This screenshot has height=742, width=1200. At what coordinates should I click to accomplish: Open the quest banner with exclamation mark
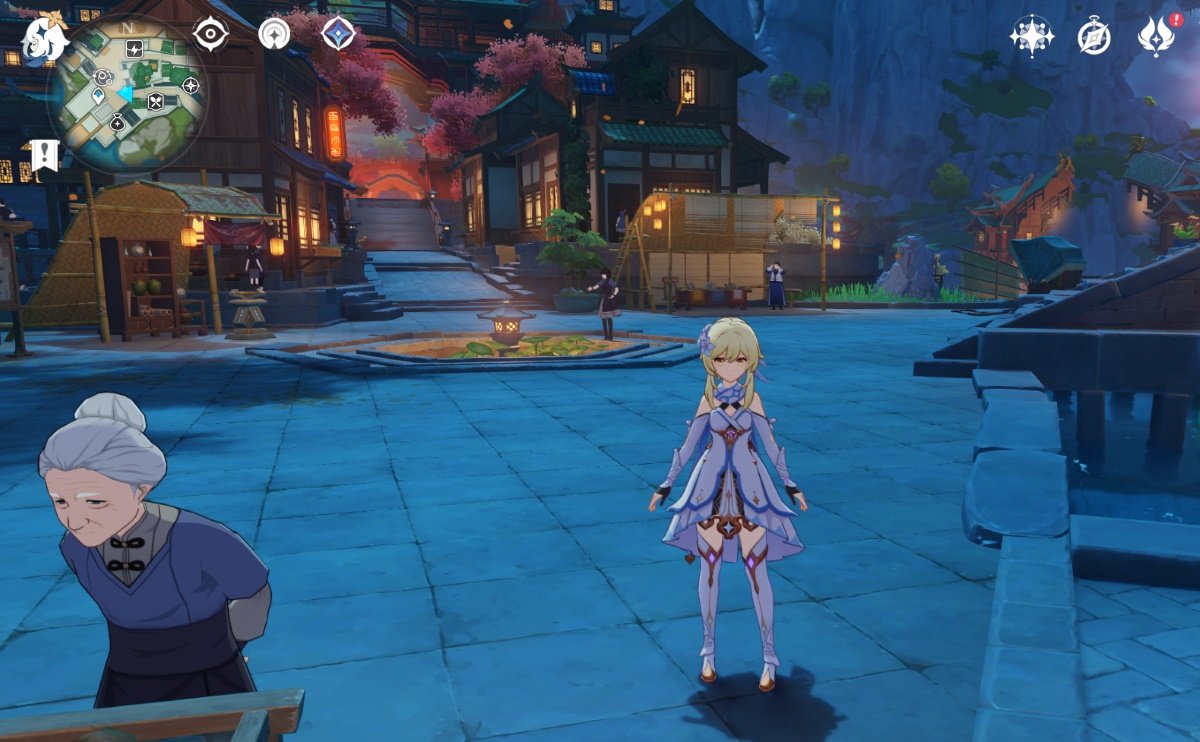[x=44, y=155]
